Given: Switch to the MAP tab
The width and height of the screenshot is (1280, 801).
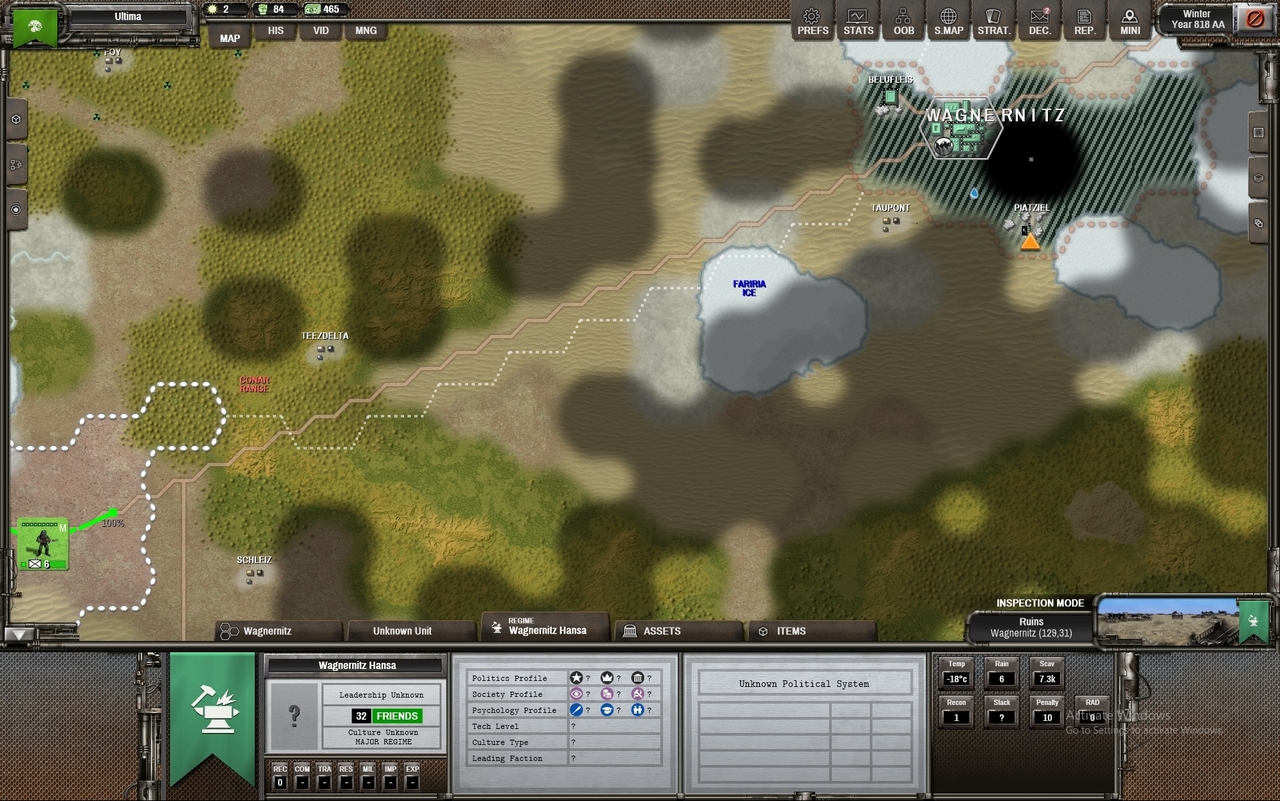Looking at the screenshot, I should point(230,38).
